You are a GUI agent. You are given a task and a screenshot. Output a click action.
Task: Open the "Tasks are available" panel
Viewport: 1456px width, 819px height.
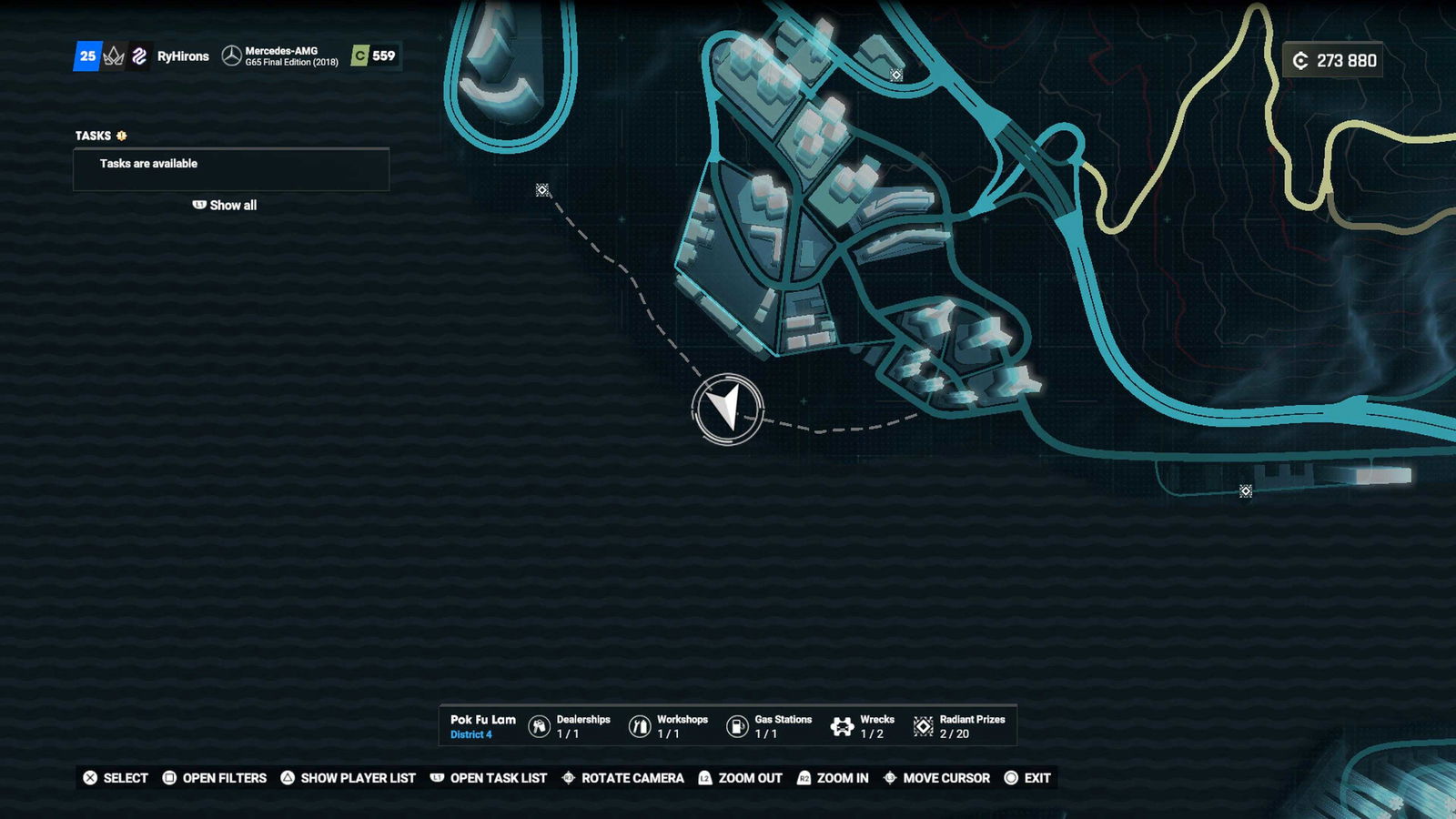point(231,168)
